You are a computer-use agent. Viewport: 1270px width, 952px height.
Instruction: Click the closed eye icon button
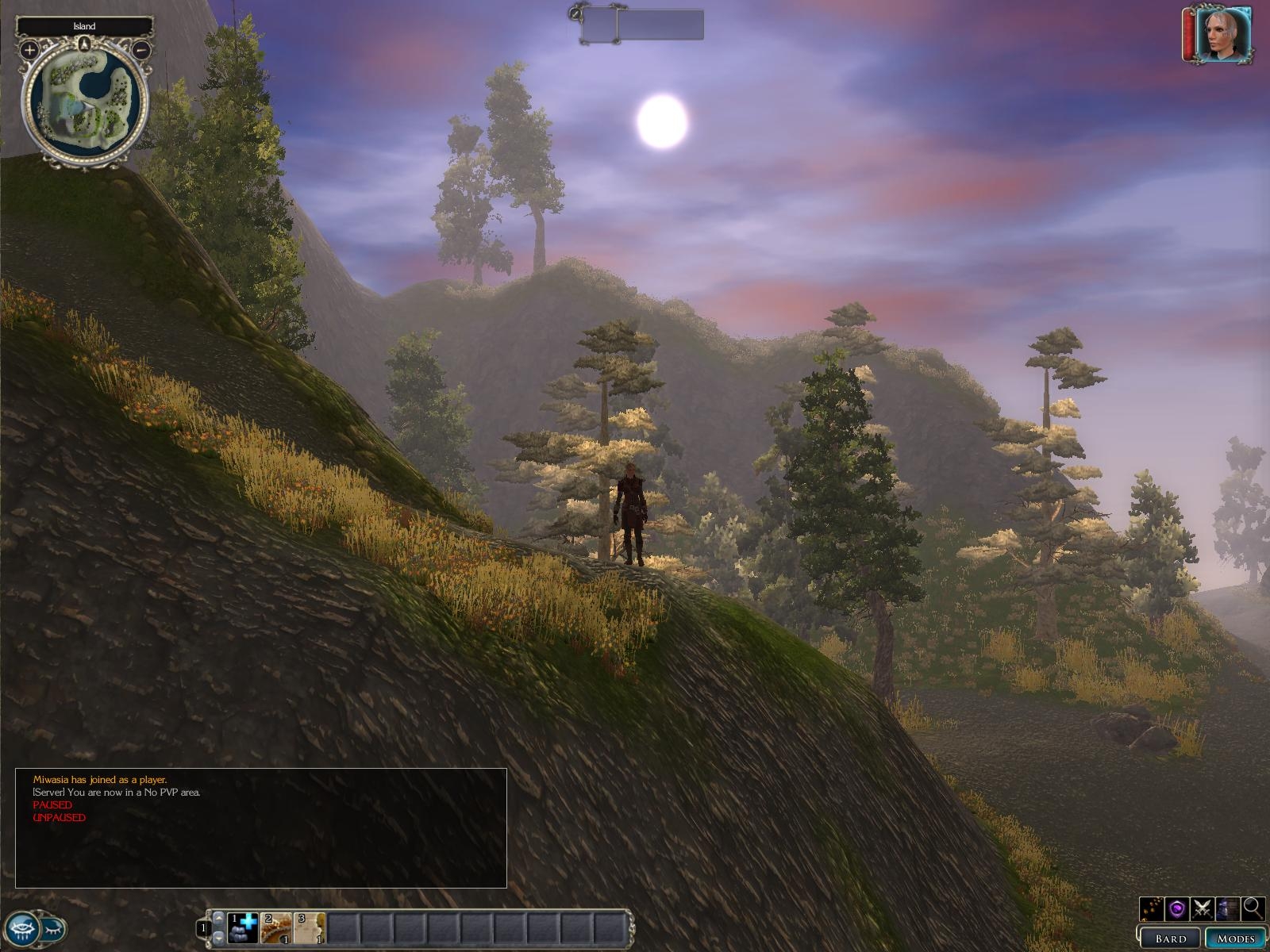(x=54, y=927)
